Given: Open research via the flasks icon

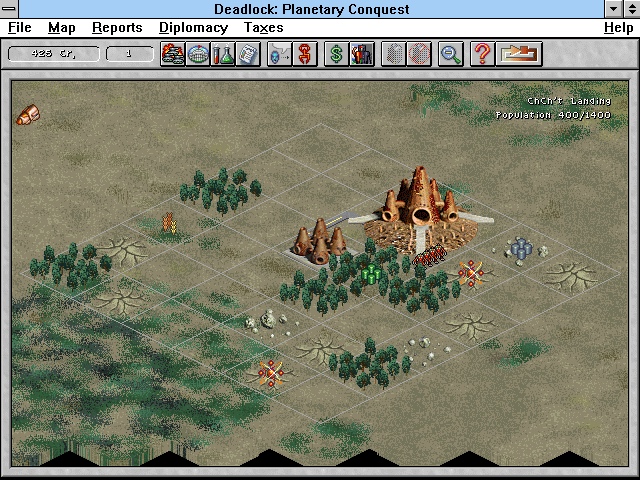Looking at the screenshot, I should click(222, 53).
